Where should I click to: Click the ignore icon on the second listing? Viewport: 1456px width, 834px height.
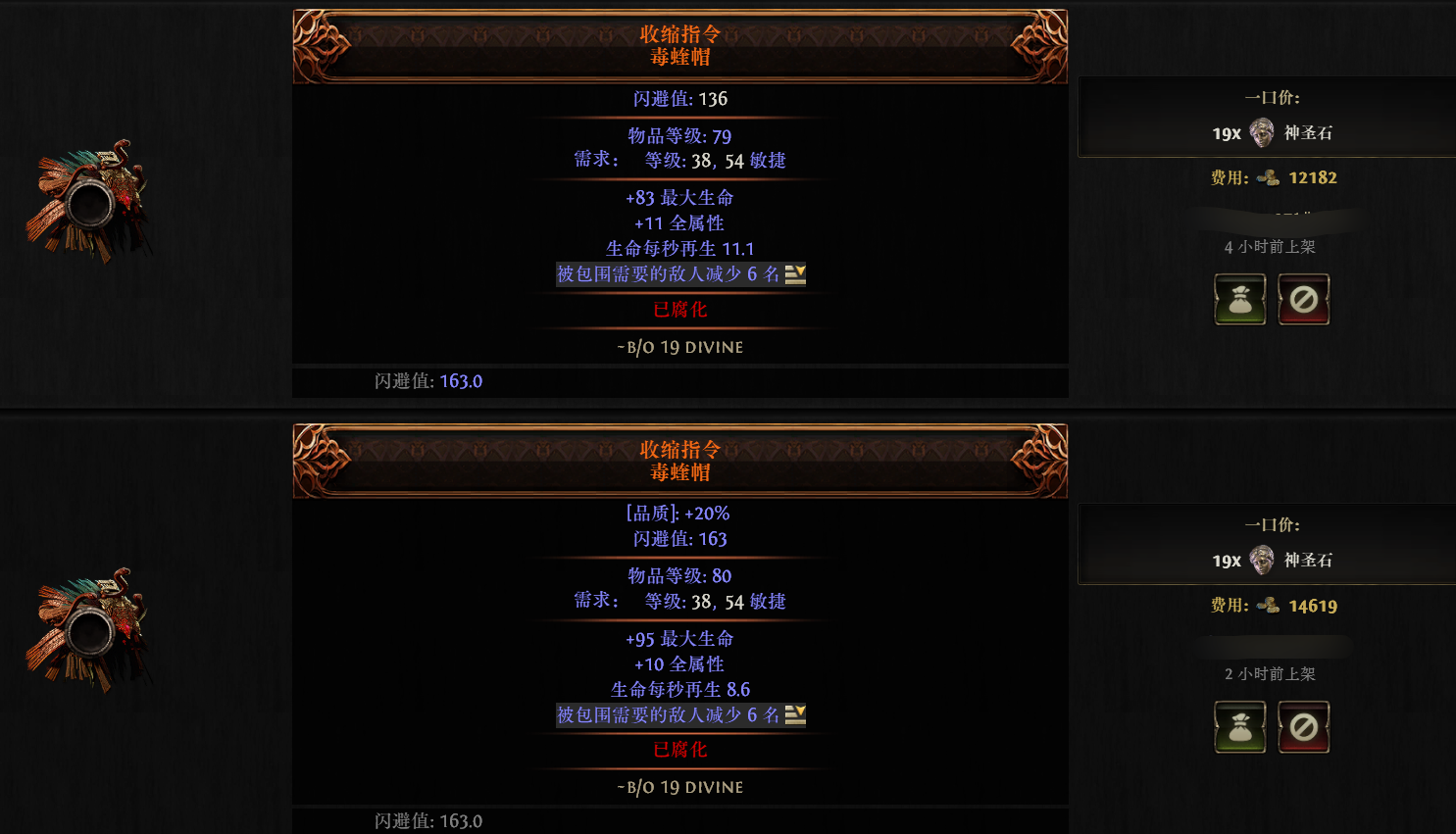[1304, 726]
